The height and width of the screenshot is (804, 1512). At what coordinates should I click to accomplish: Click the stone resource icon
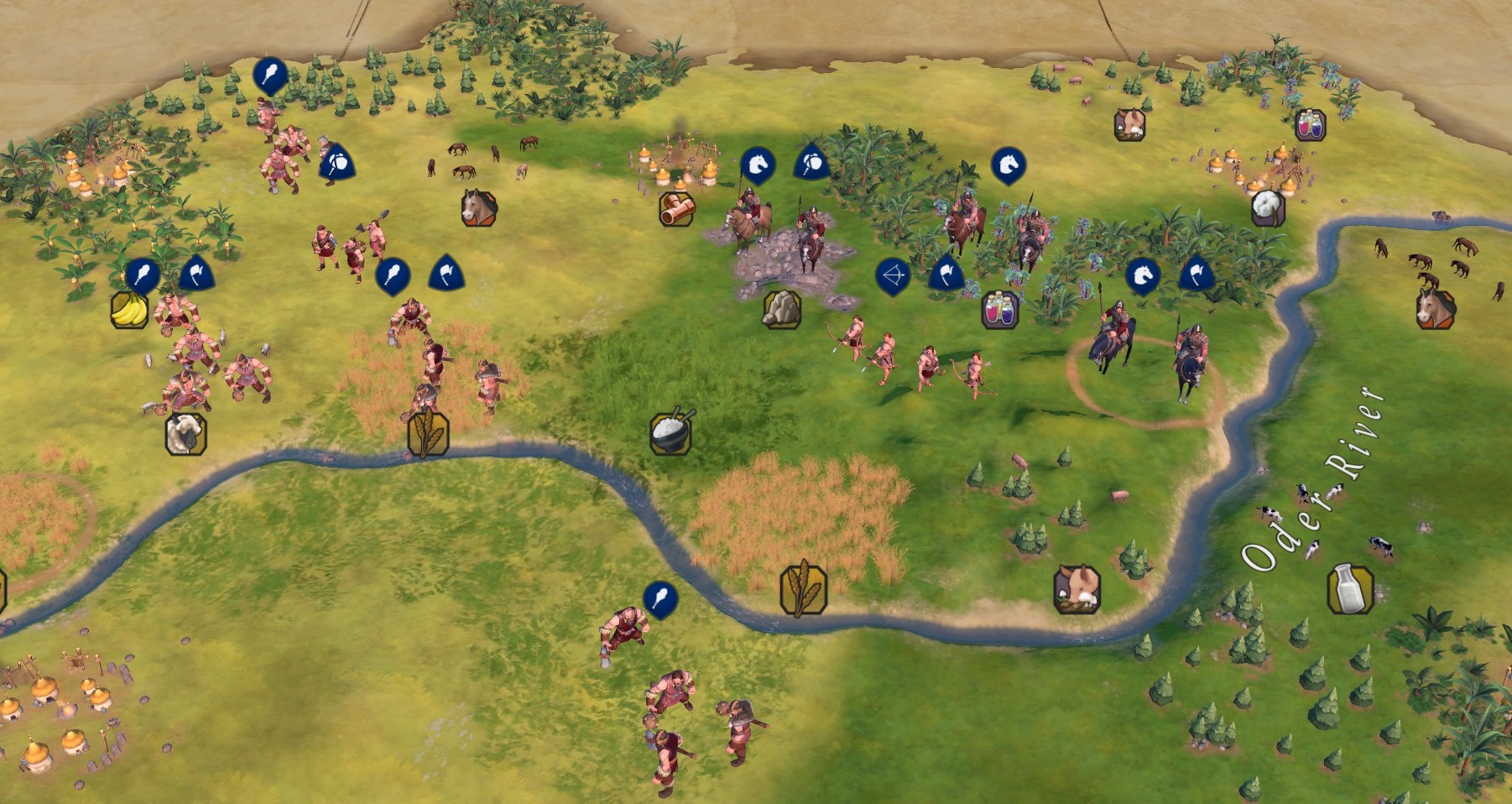[781, 309]
